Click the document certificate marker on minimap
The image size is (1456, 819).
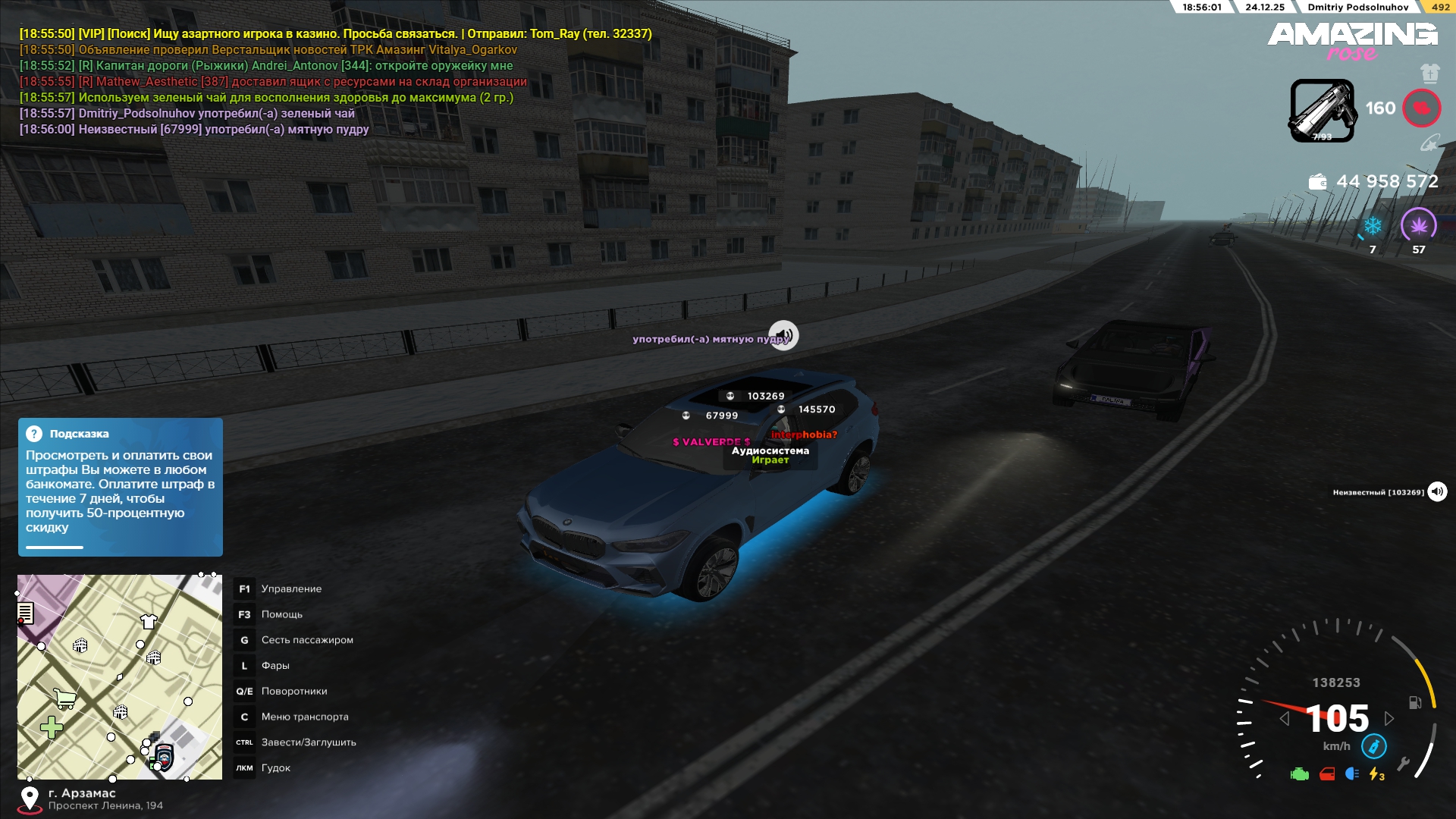(25, 612)
